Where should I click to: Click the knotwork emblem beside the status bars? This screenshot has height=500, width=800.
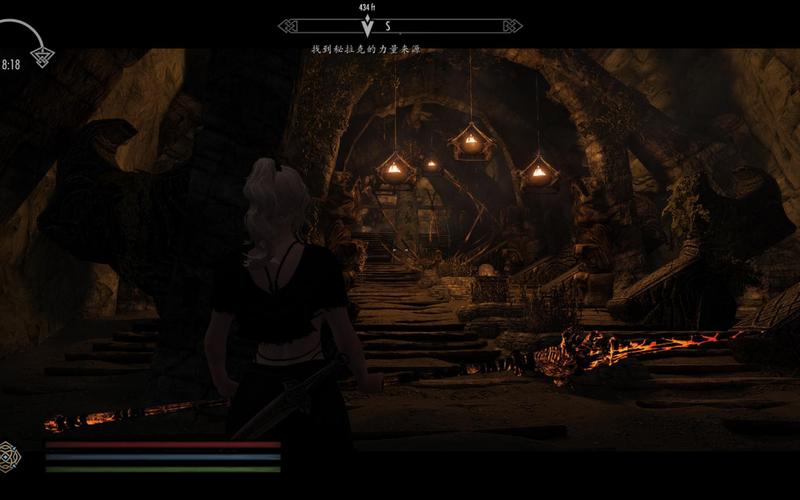click(x=11, y=454)
